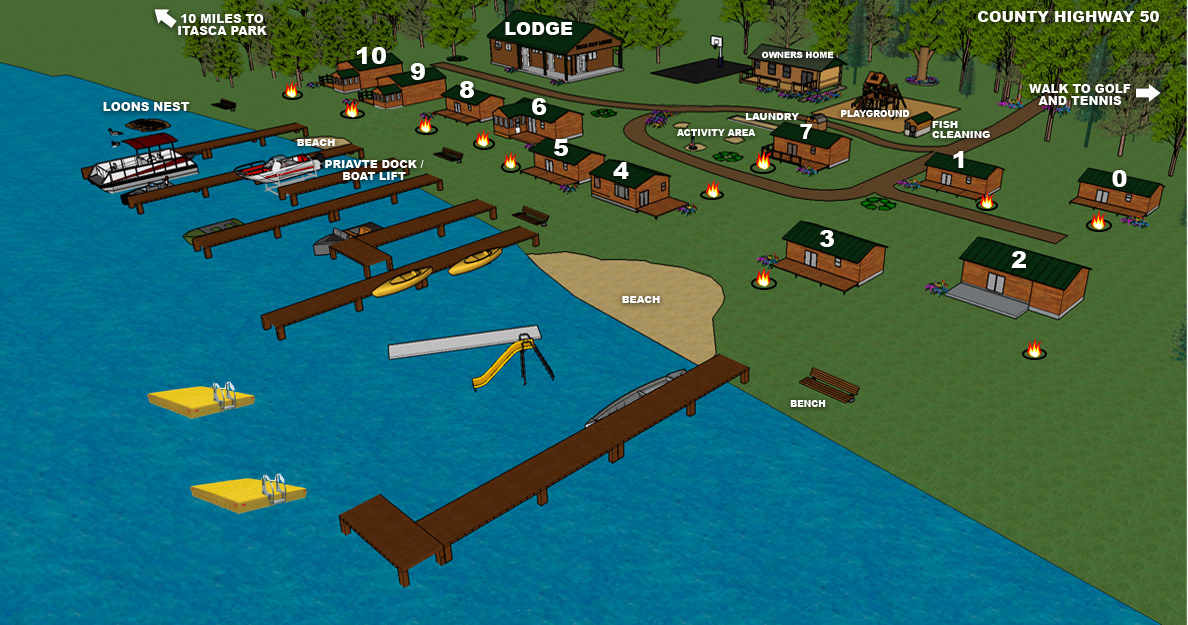Choose cabin 9 on the resort map
The width and height of the screenshot is (1188, 625).
point(417,72)
